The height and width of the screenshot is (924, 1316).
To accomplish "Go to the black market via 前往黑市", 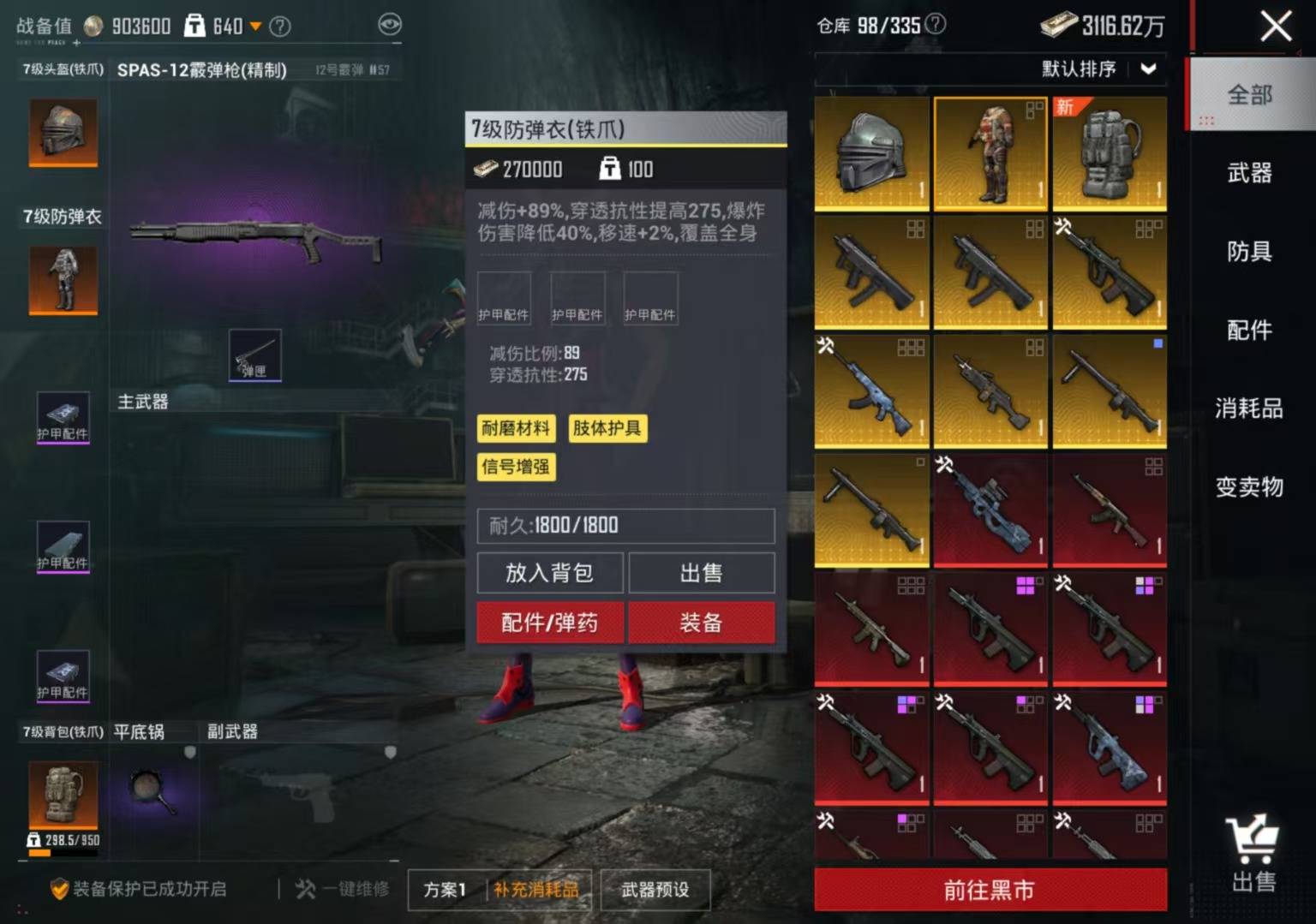I will tap(990, 891).
